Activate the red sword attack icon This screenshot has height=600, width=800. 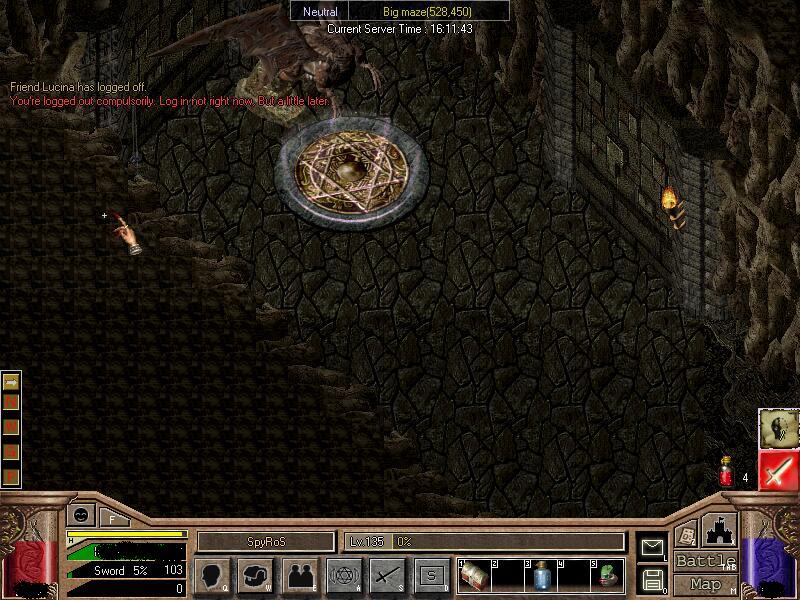pos(779,470)
